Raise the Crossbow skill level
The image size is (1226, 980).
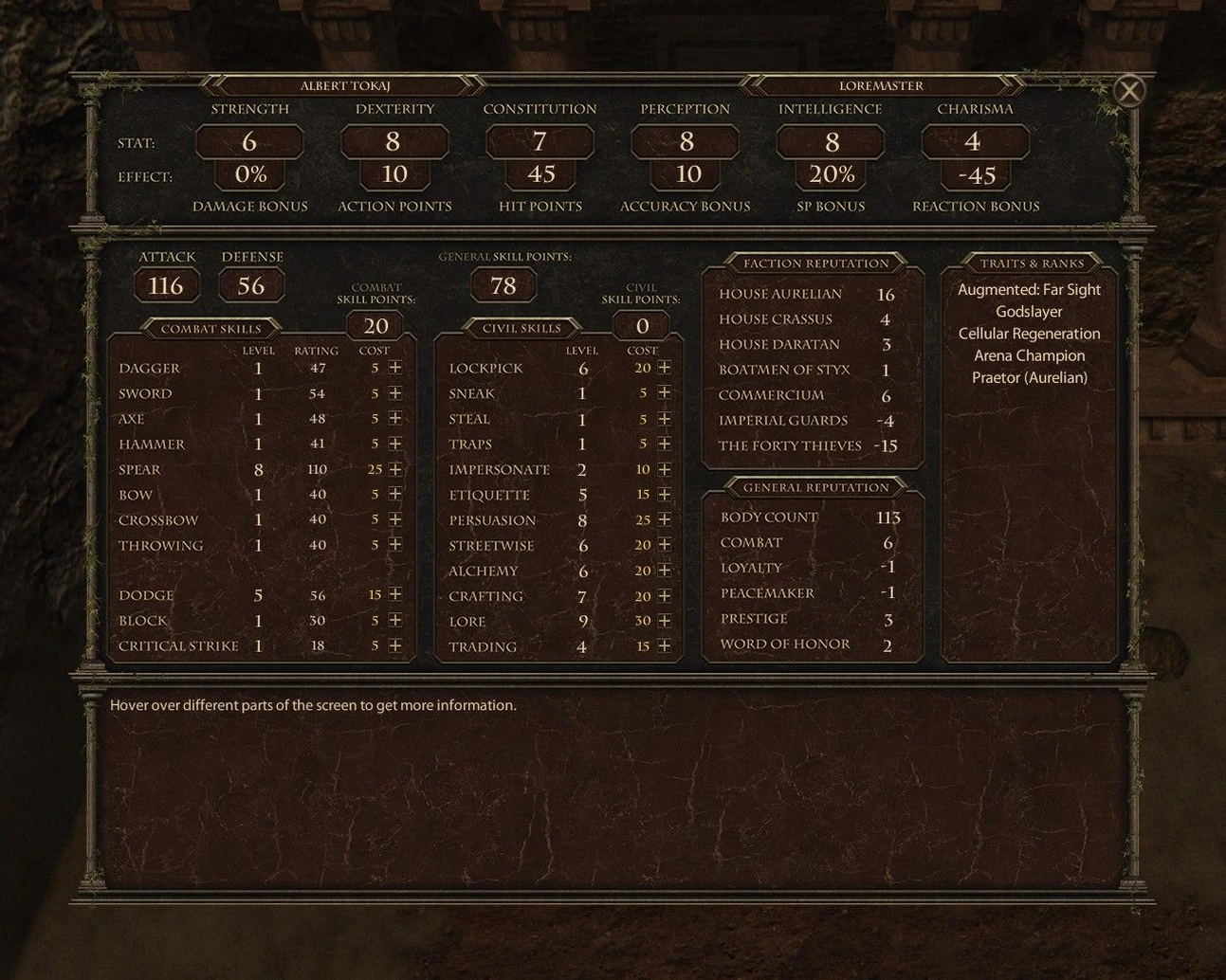tap(395, 519)
